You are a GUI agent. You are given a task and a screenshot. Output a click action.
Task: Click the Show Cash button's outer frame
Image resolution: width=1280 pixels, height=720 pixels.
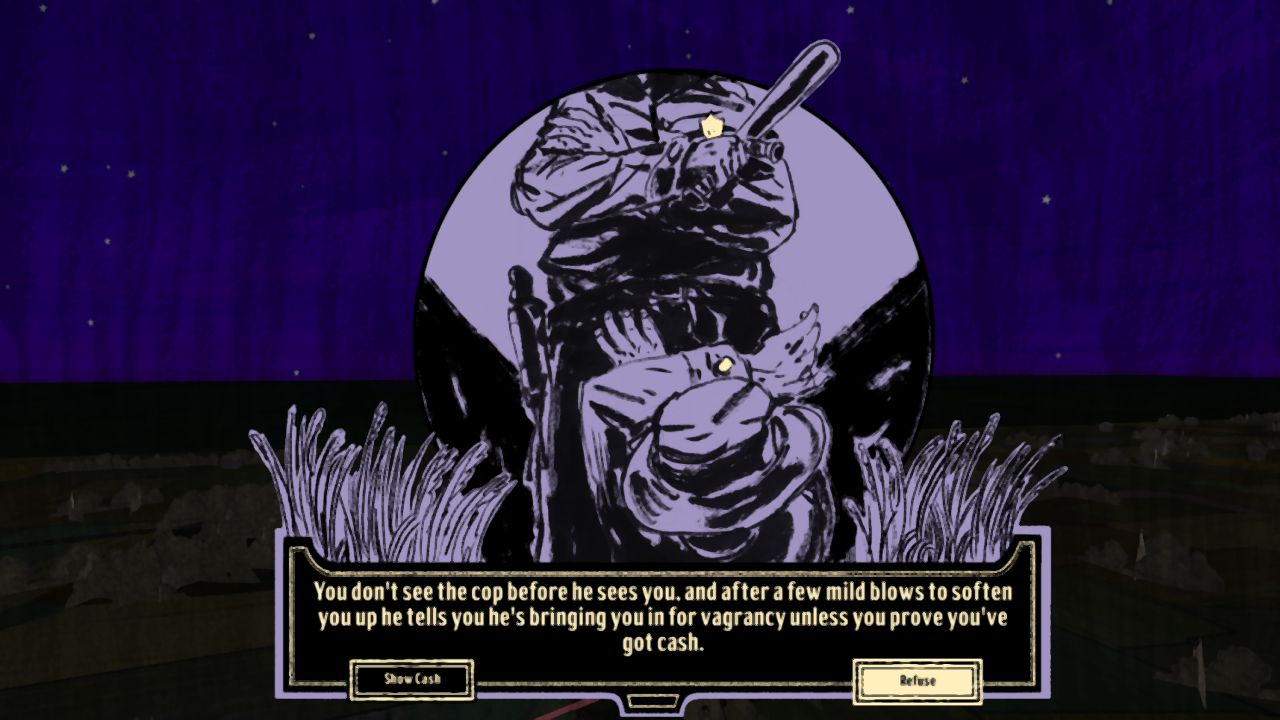413,678
